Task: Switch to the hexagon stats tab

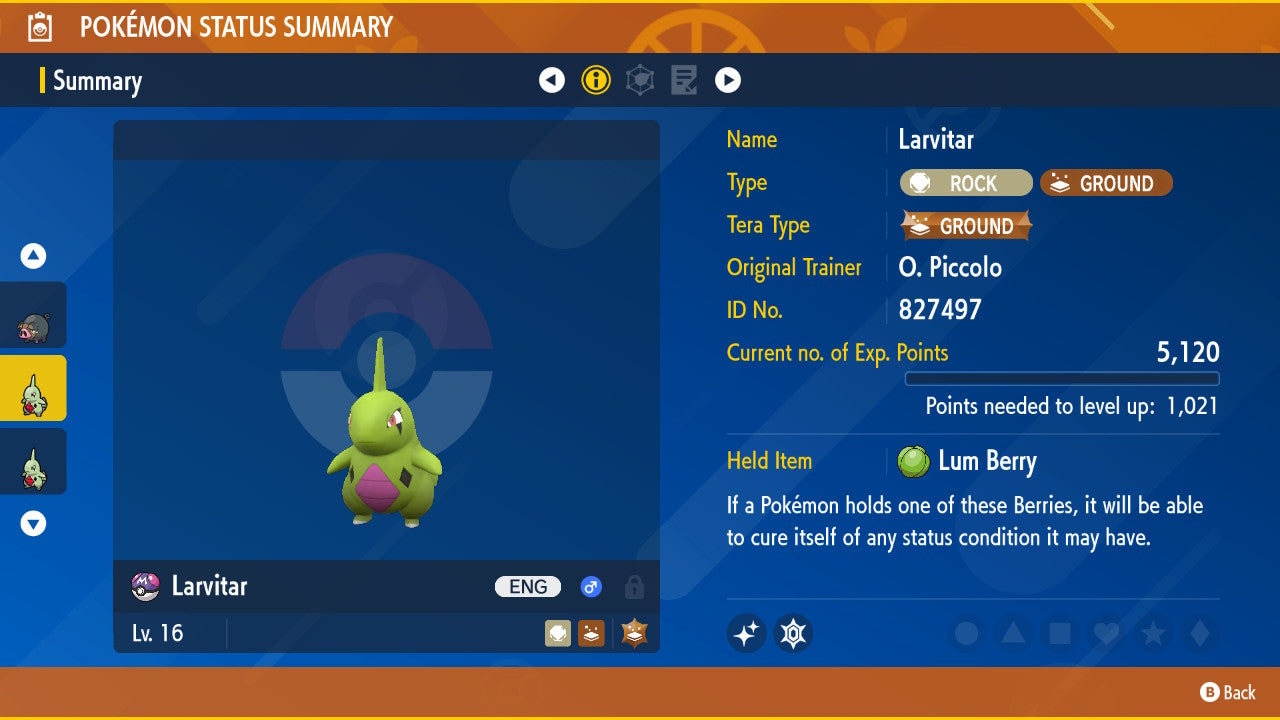Action: (x=640, y=80)
